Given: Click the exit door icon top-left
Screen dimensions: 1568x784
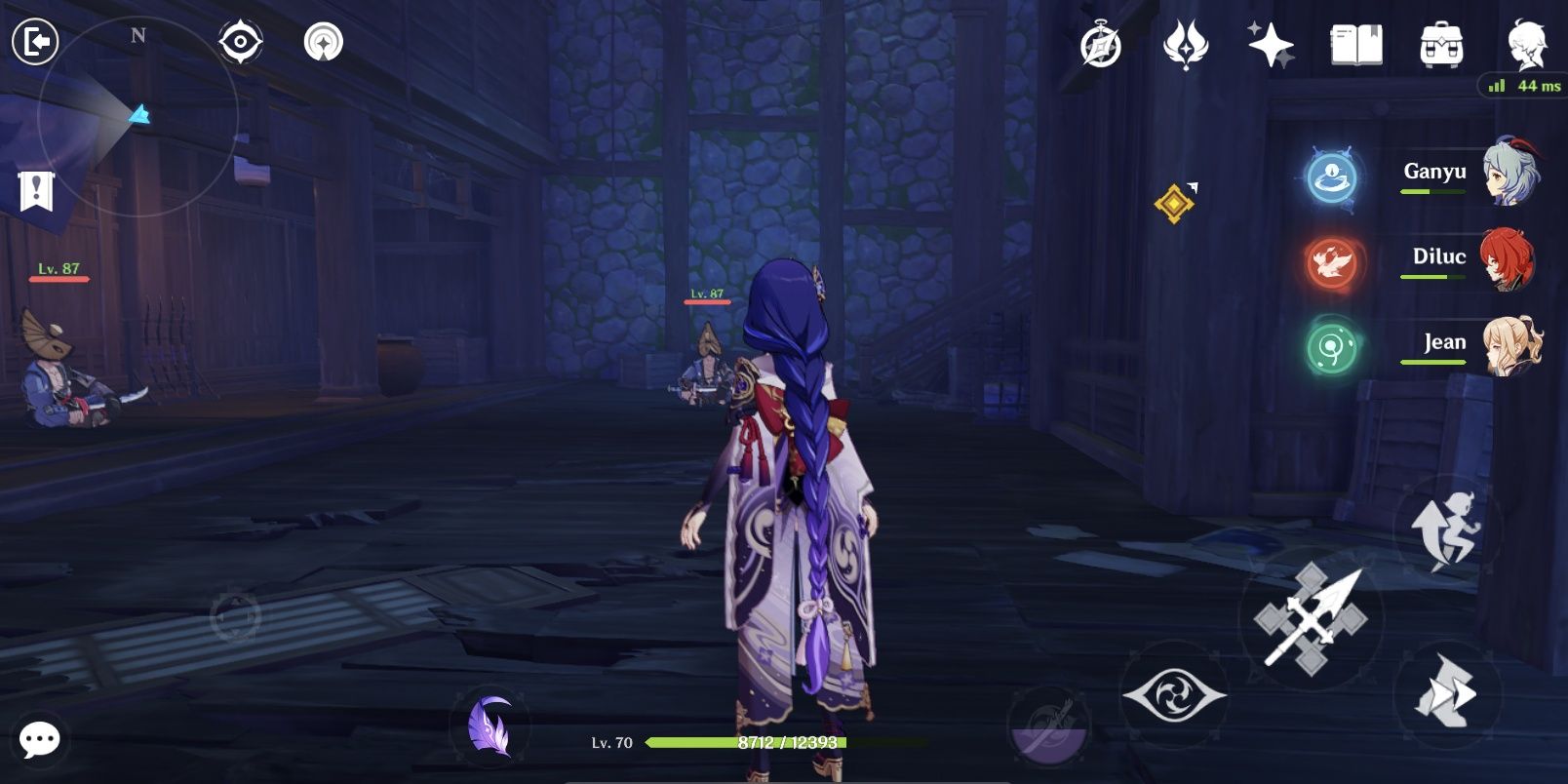Looking at the screenshot, I should pyautogui.click(x=37, y=40).
